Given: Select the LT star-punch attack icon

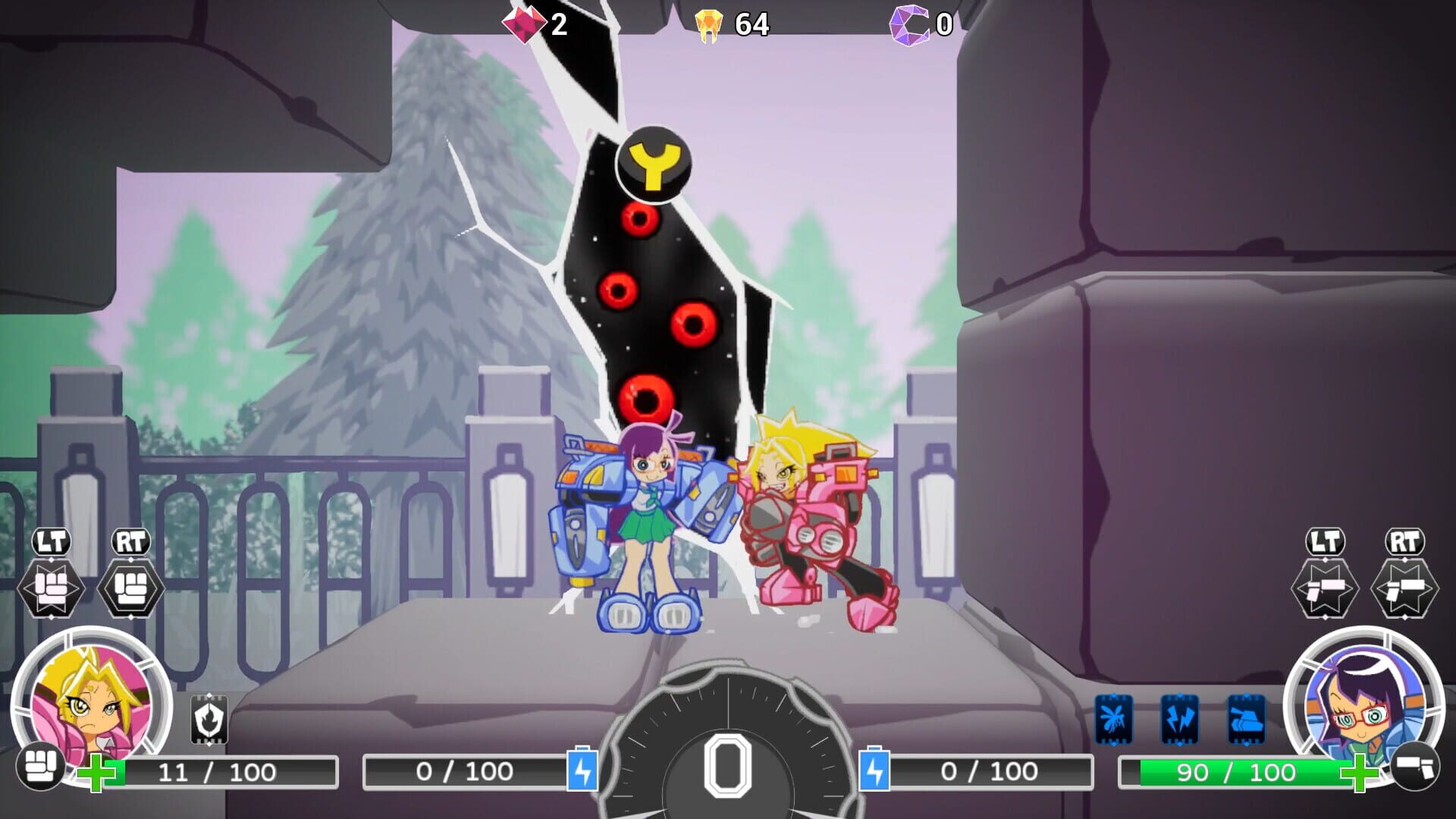Looking at the screenshot, I should pyautogui.click(x=51, y=584).
